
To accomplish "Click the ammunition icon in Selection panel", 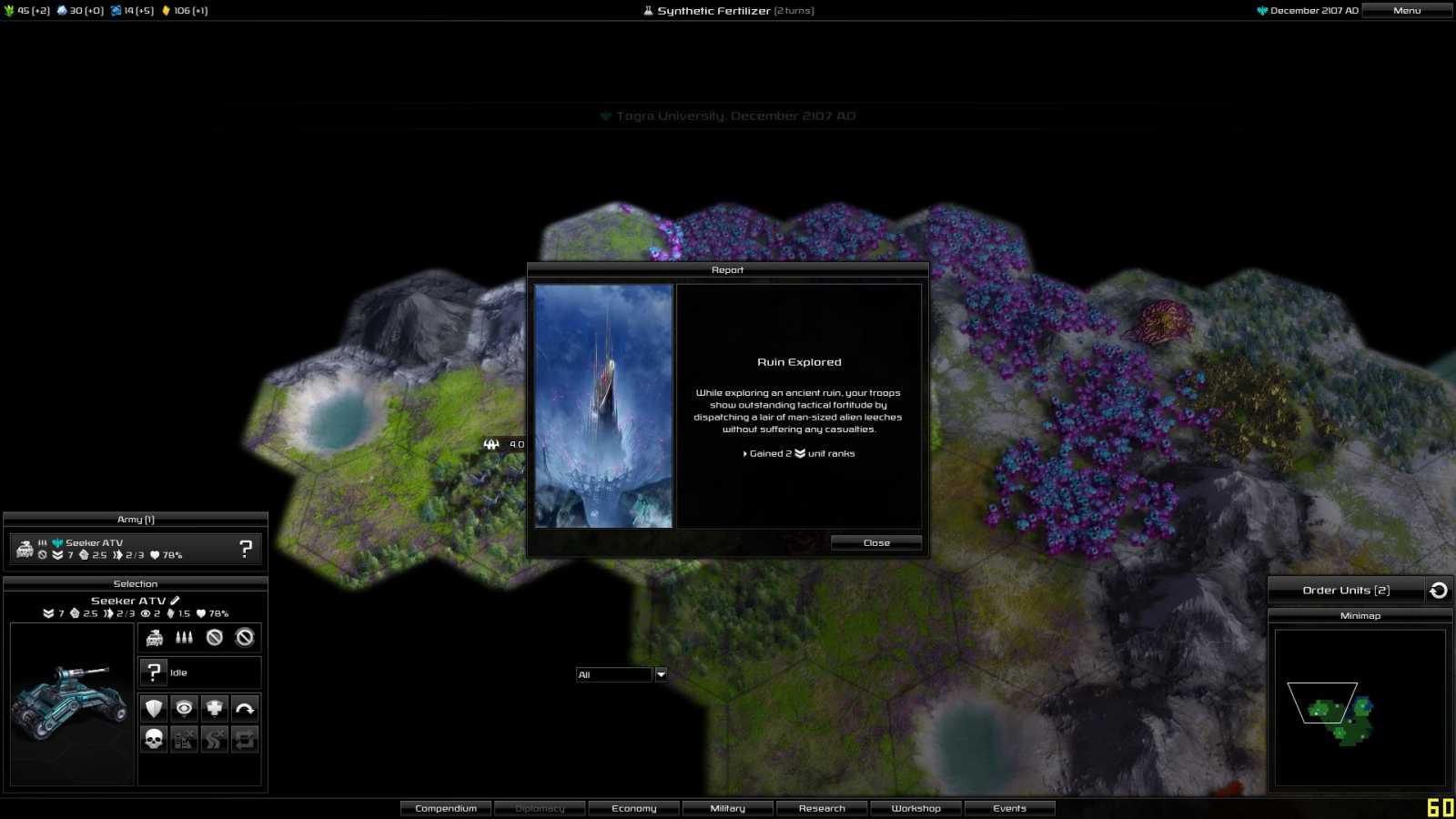I will [x=182, y=637].
